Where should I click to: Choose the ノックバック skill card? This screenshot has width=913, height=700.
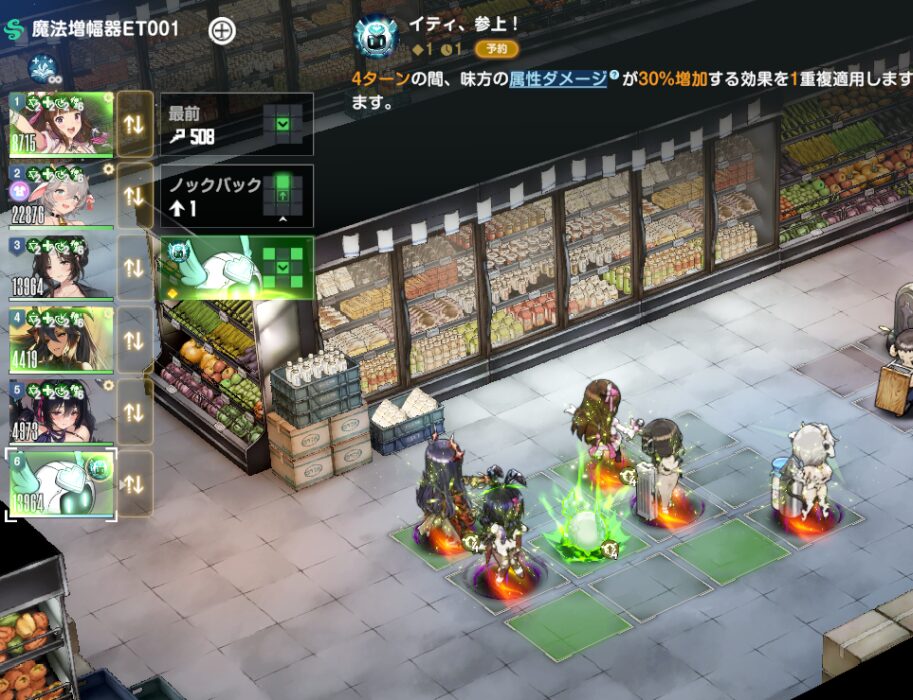(x=236, y=196)
